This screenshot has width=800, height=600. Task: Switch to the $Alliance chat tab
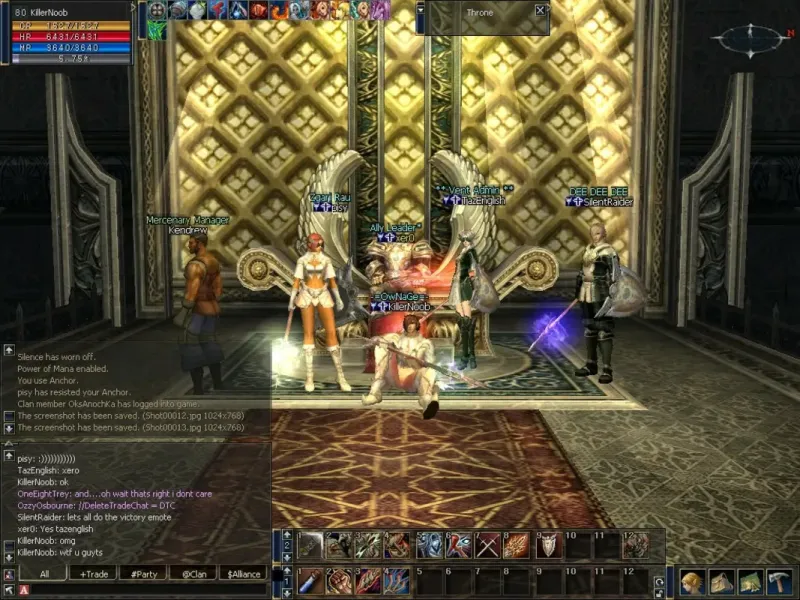244,574
